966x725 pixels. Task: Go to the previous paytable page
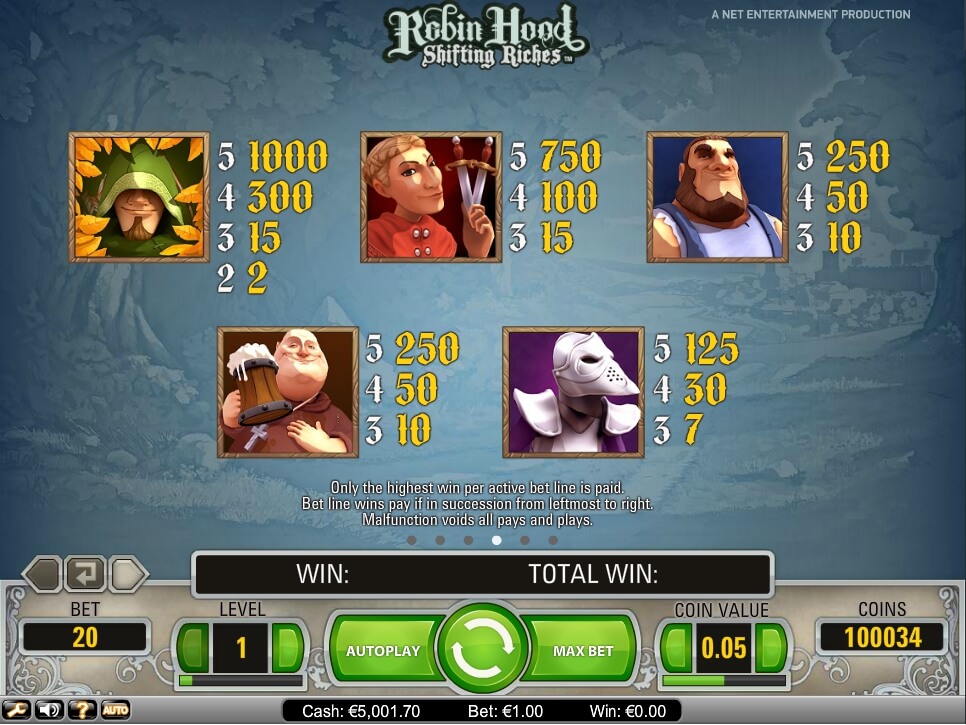42,574
